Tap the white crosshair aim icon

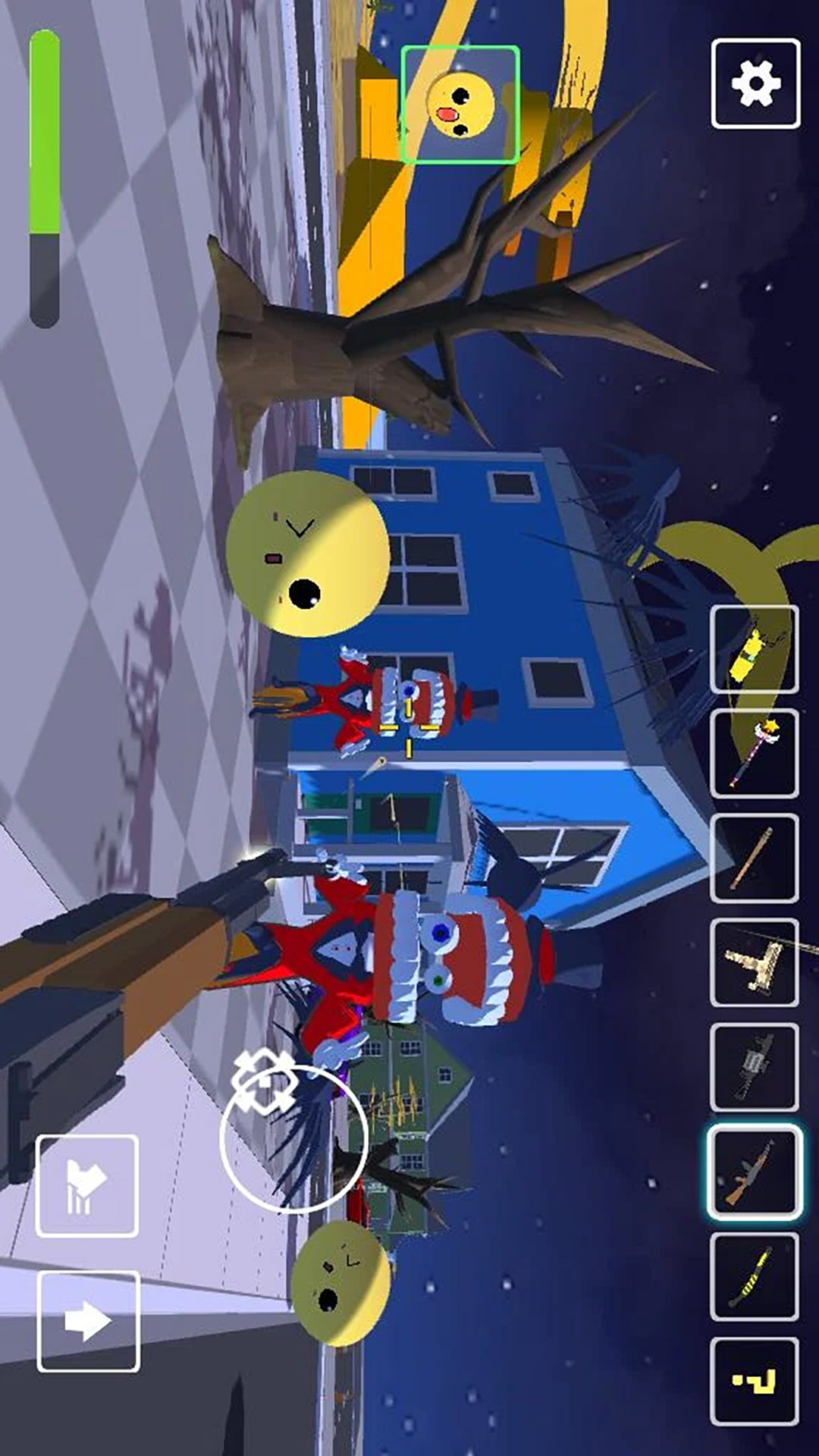263,1081
